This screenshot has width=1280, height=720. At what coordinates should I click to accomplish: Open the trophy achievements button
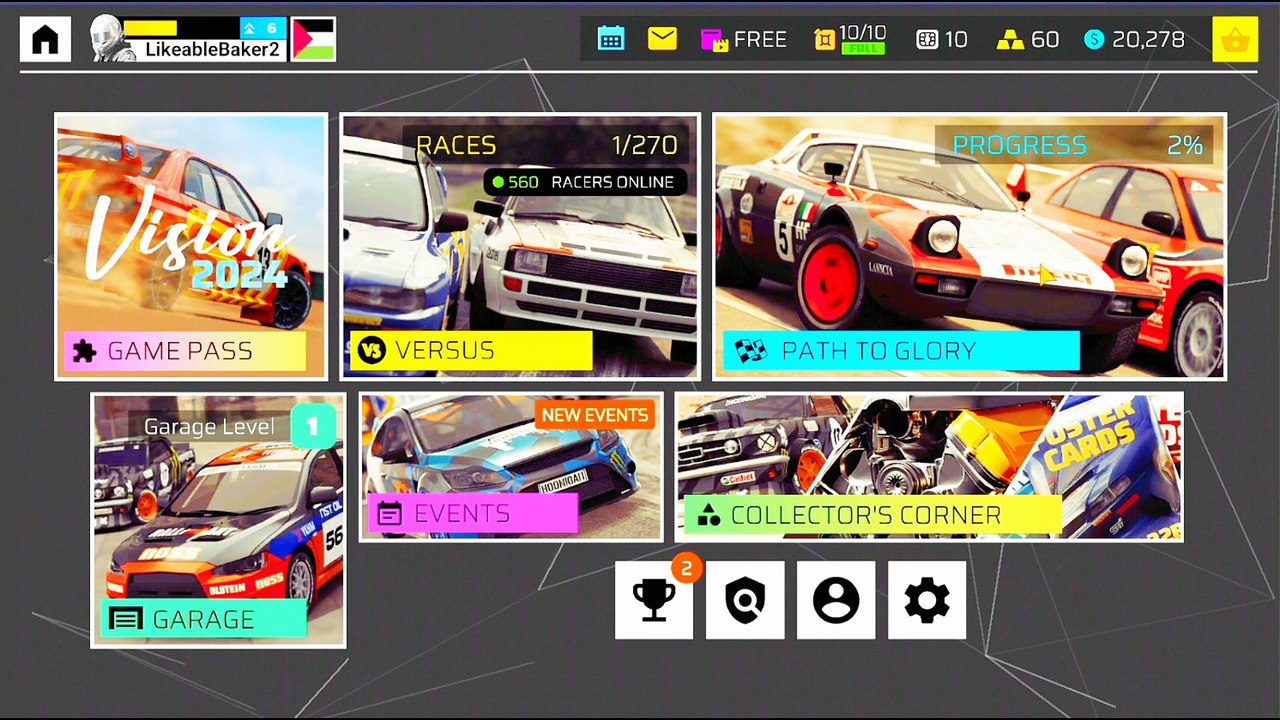[x=654, y=600]
